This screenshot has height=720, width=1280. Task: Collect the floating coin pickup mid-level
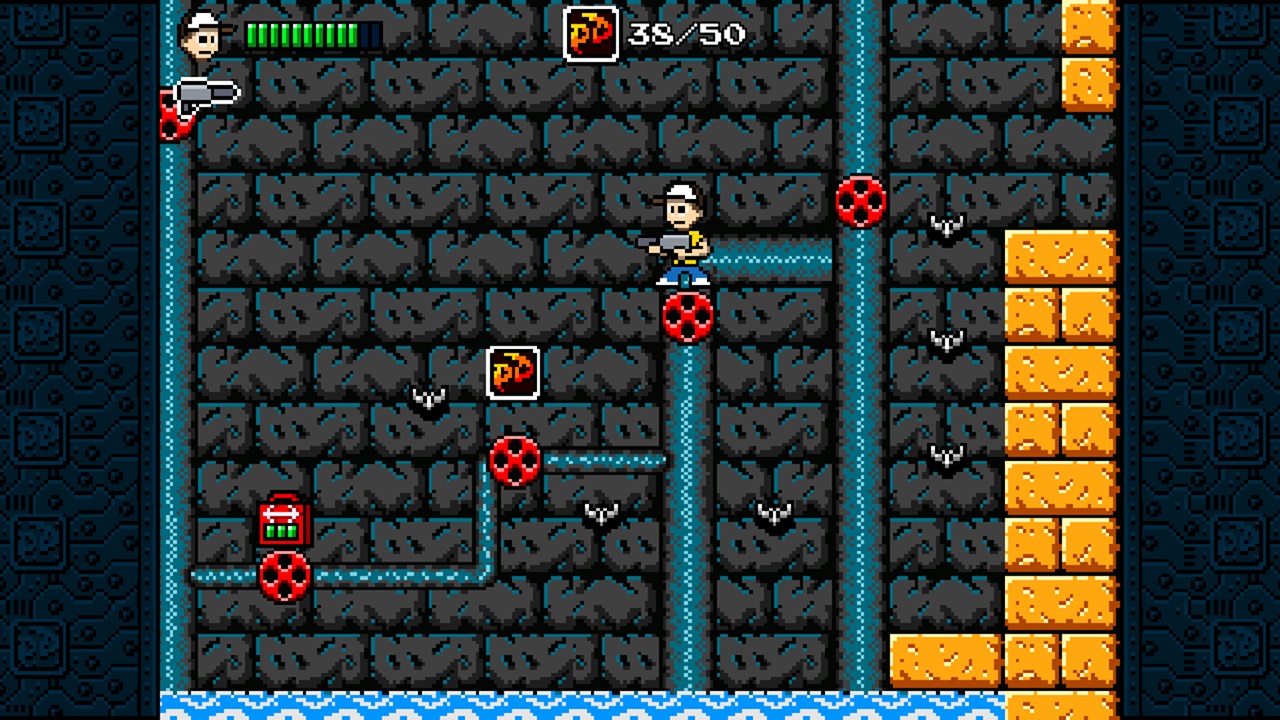click(514, 373)
